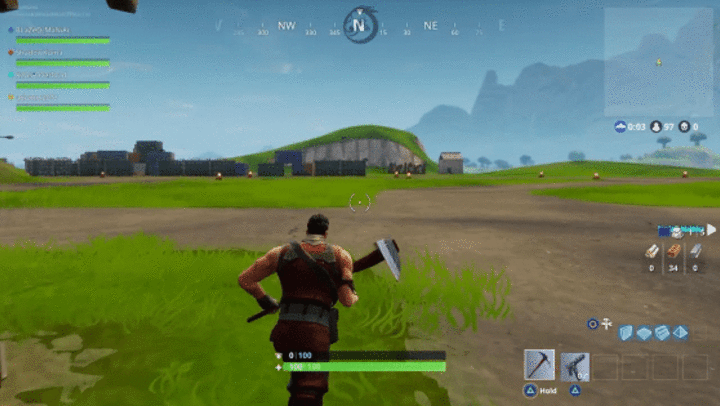720x406 pixels.
Task: Select the pyramid roof building piece
Action: point(680,332)
